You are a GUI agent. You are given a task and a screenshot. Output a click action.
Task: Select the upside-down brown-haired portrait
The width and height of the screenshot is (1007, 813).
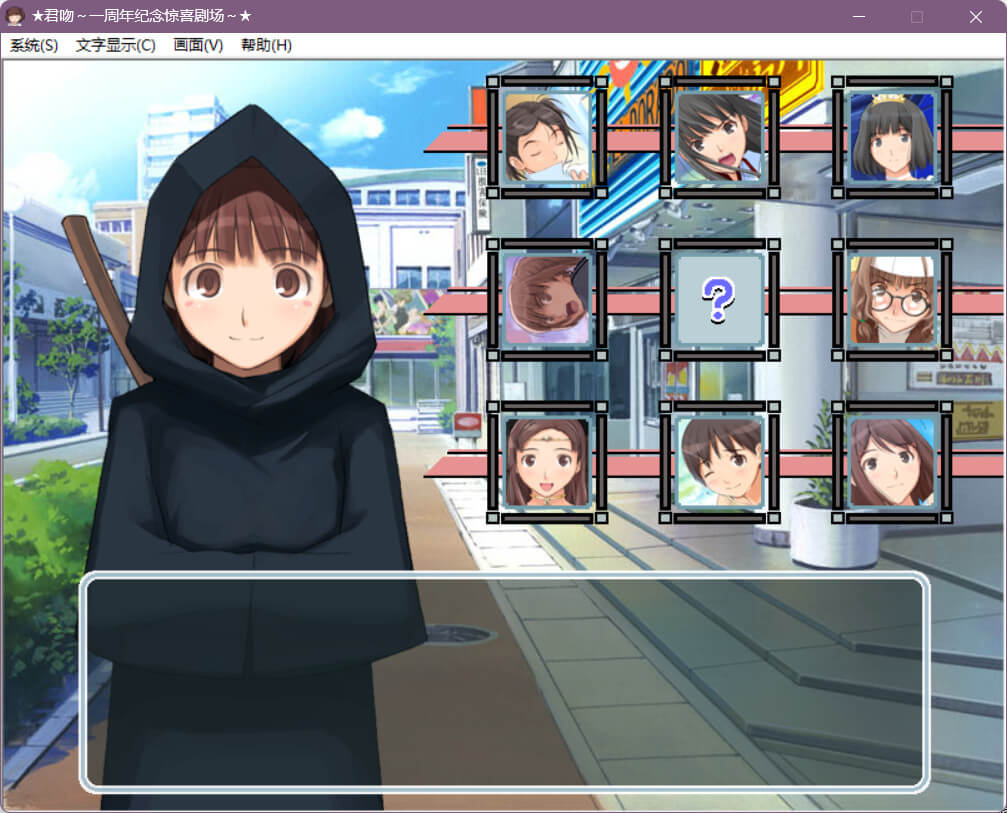[547, 300]
